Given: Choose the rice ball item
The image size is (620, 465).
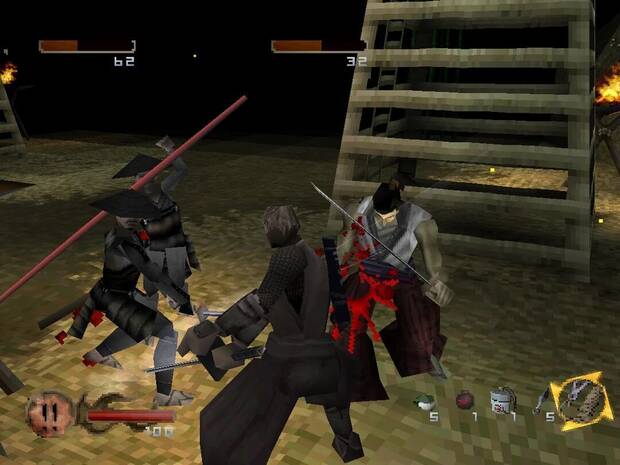Looking at the screenshot, I should click(x=425, y=402).
